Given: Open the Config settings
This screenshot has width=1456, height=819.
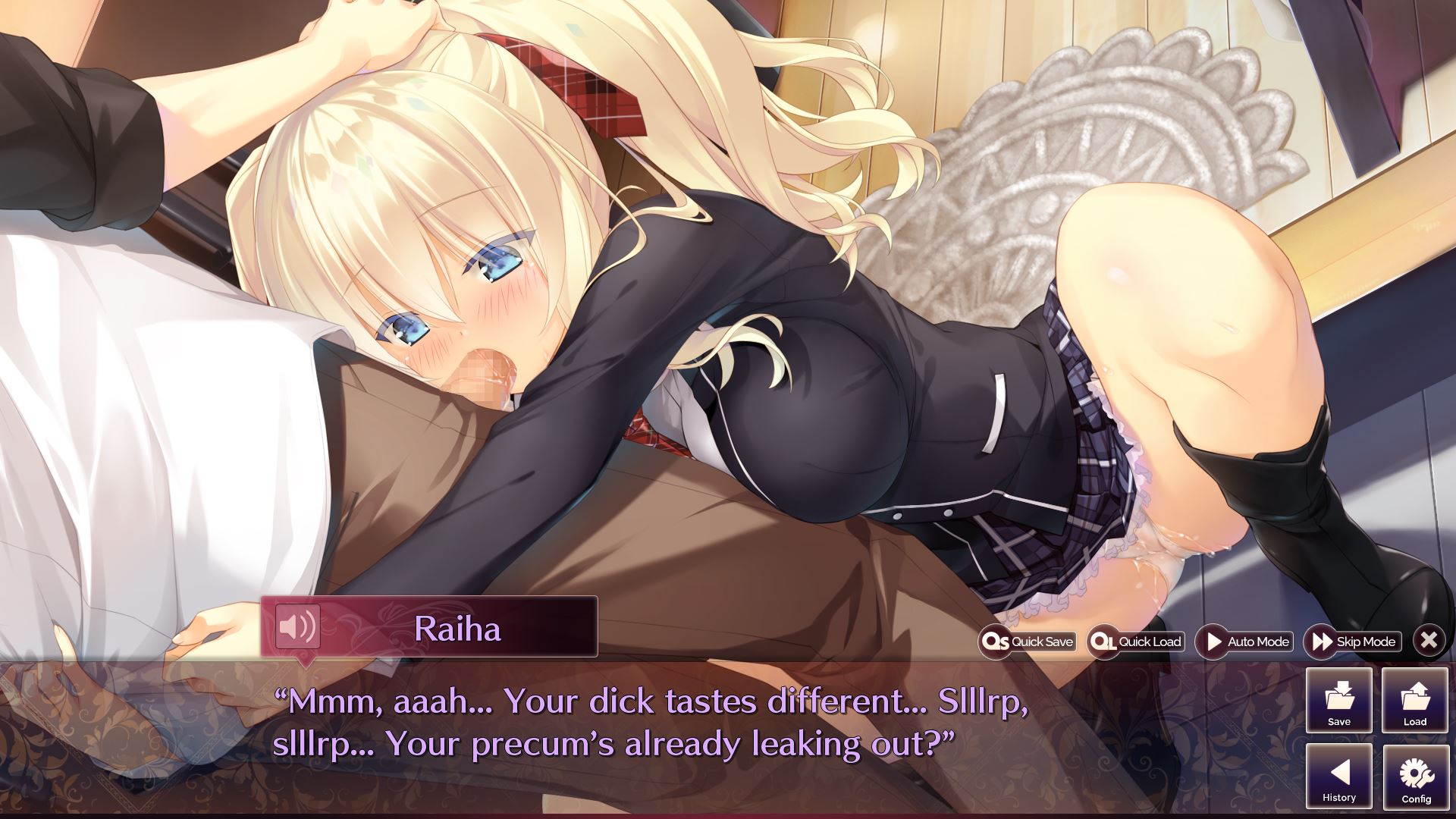Looking at the screenshot, I should click(x=1415, y=777).
